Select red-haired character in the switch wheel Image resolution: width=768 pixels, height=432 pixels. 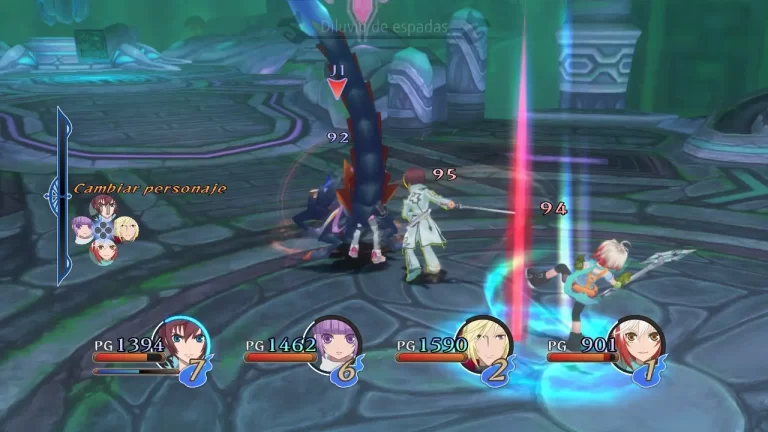[x=102, y=207]
